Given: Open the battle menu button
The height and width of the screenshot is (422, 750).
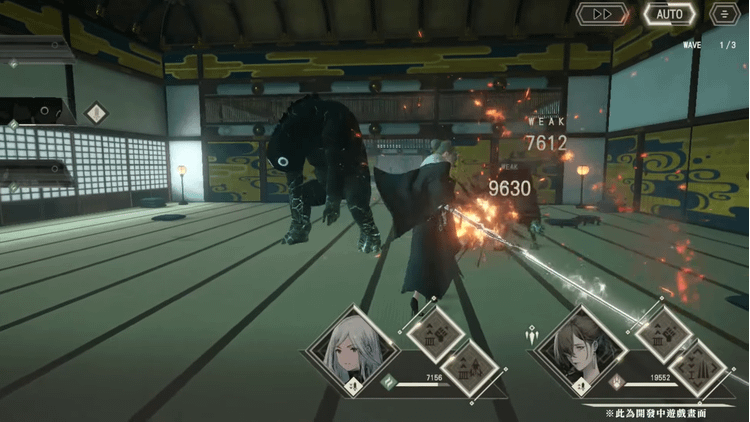Looking at the screenshot, I should tap(724, 14).
